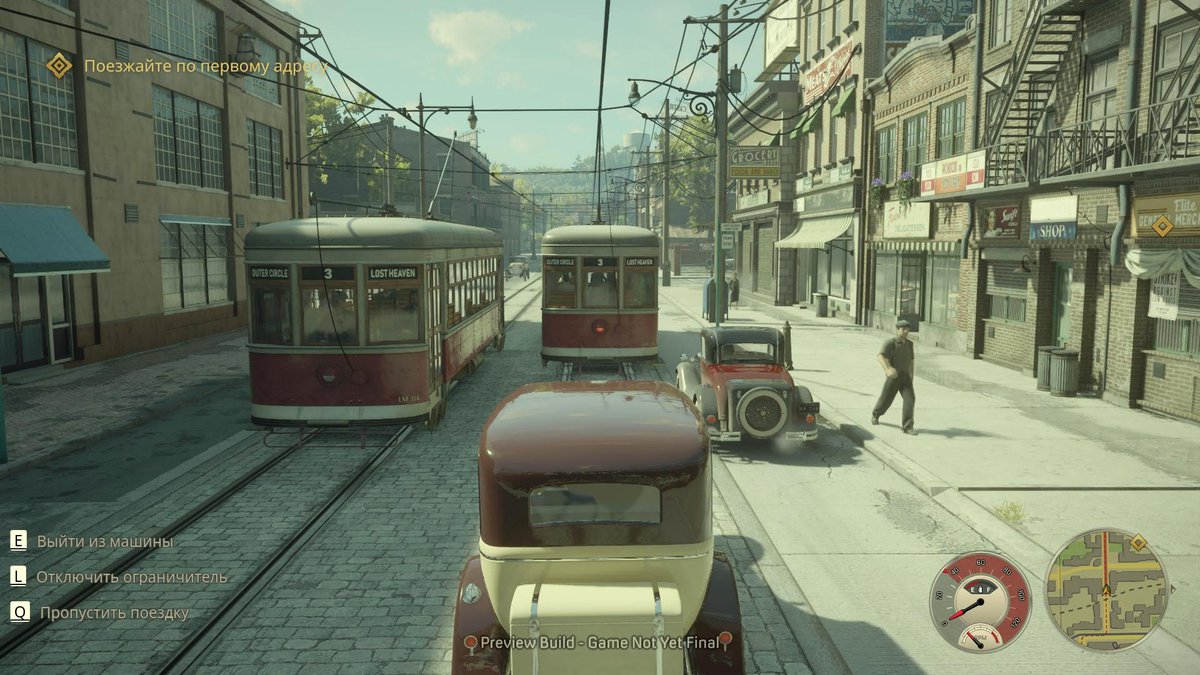Viewport: 1200px width, 675px height.
Task: Open the circular city minimap
Action: 1105,590
